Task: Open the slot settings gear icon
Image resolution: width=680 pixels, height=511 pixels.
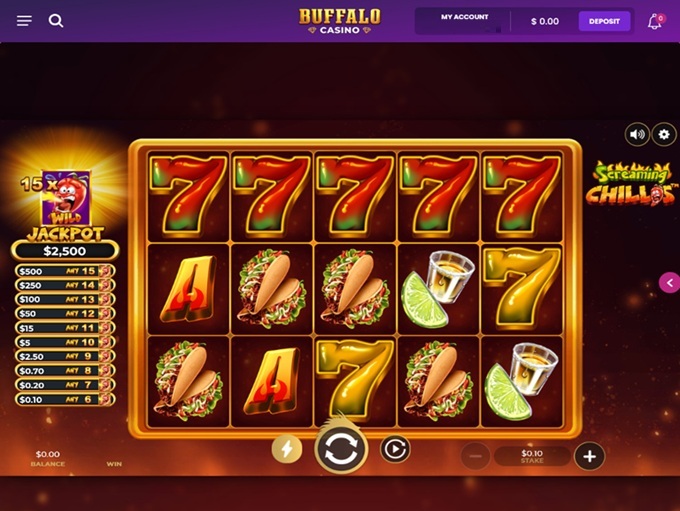Action: [x=664, y=134]
